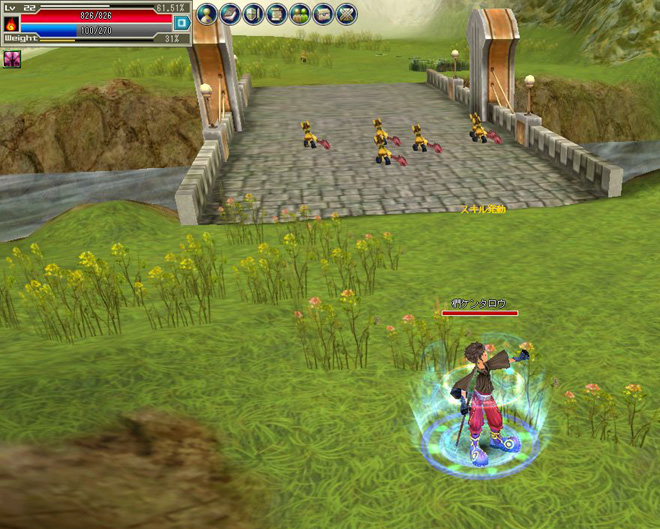Open the quest scroll icon

(x=276, y=14)
